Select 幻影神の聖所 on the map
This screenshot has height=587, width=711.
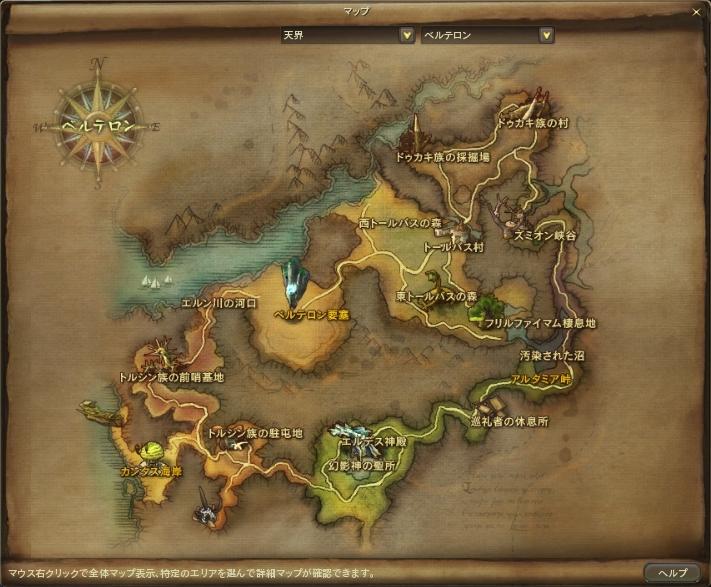pos(362,466)
